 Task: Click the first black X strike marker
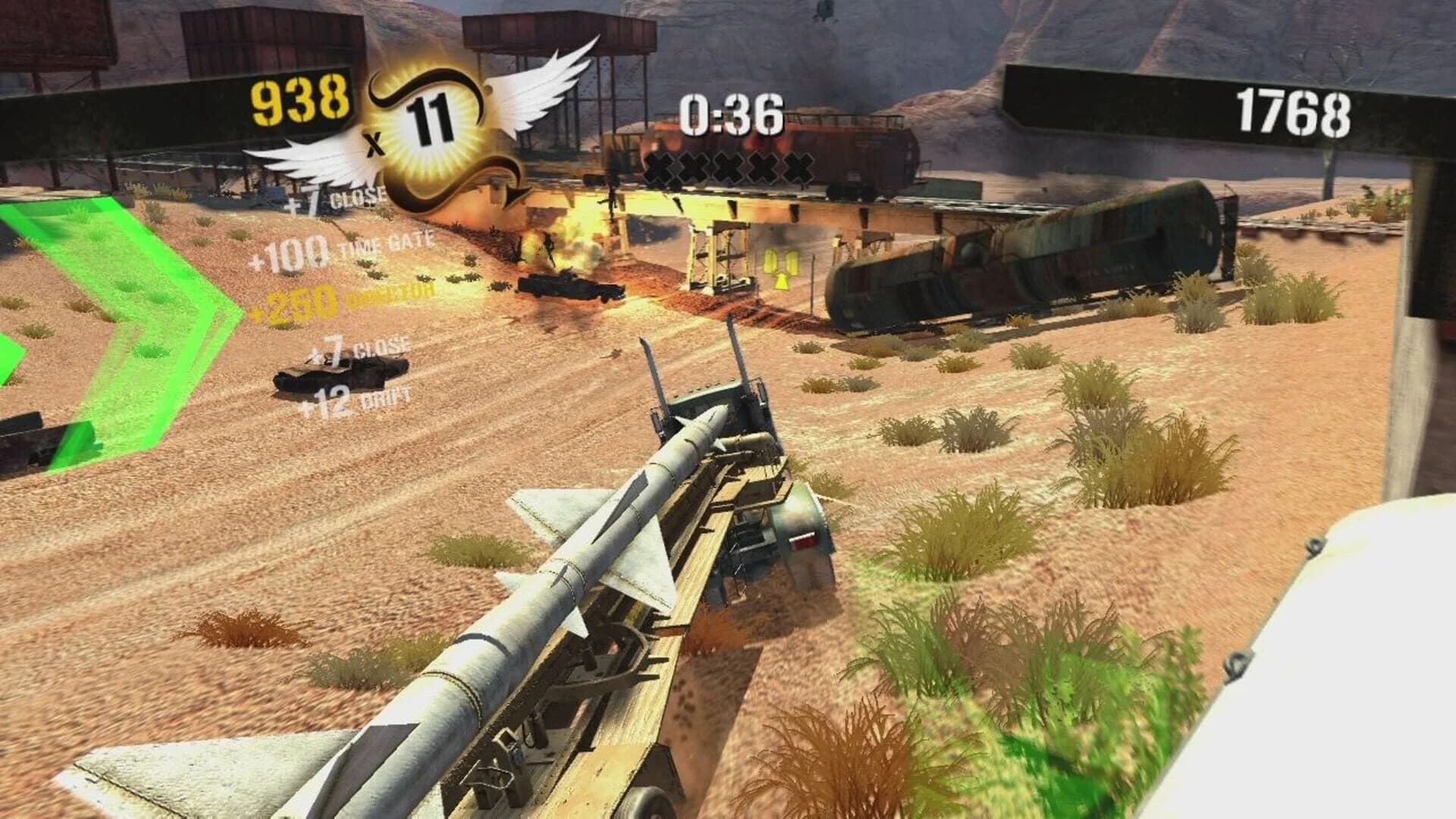660,165
